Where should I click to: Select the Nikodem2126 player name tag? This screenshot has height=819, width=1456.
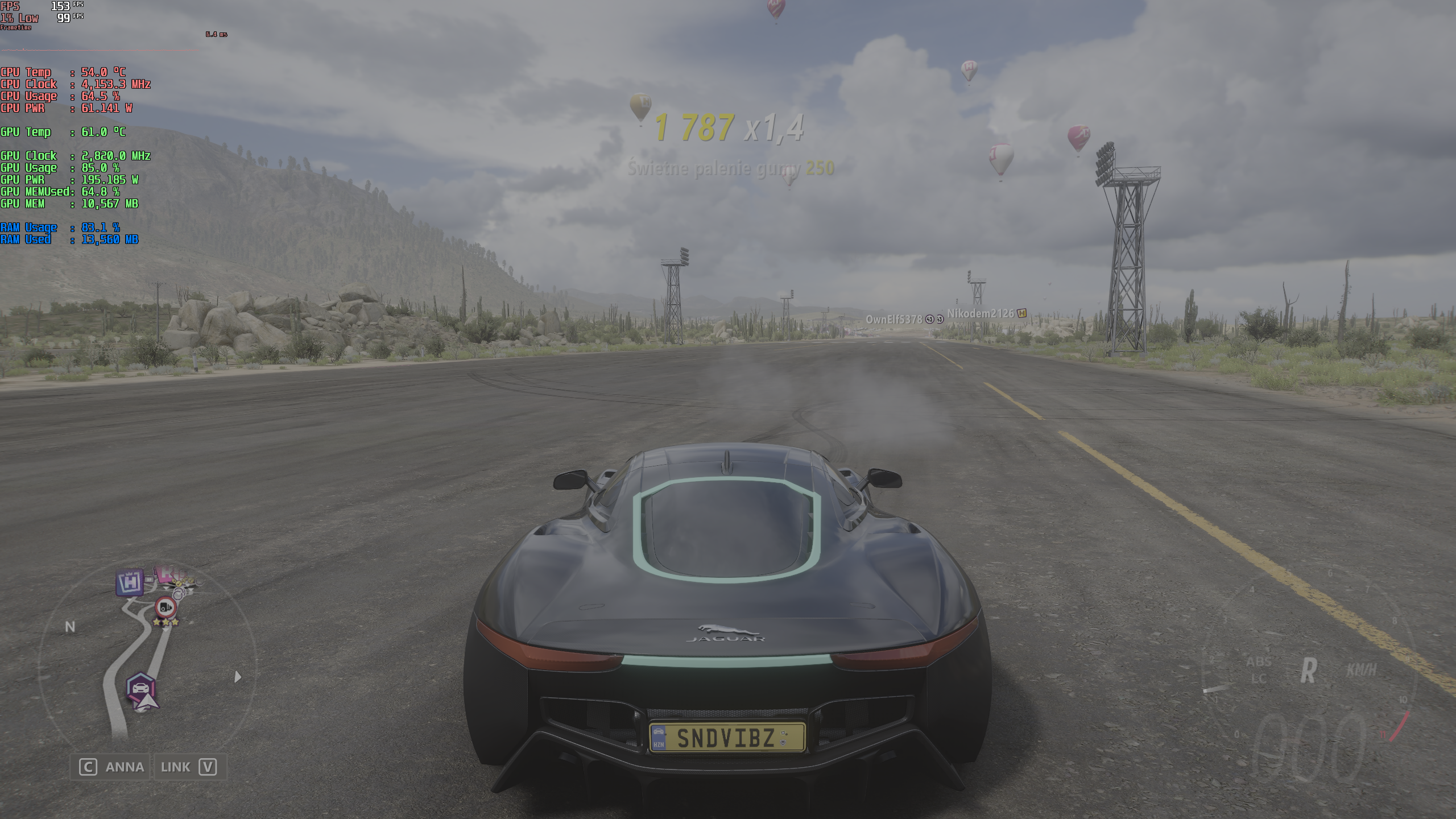(x=981, y=313)
